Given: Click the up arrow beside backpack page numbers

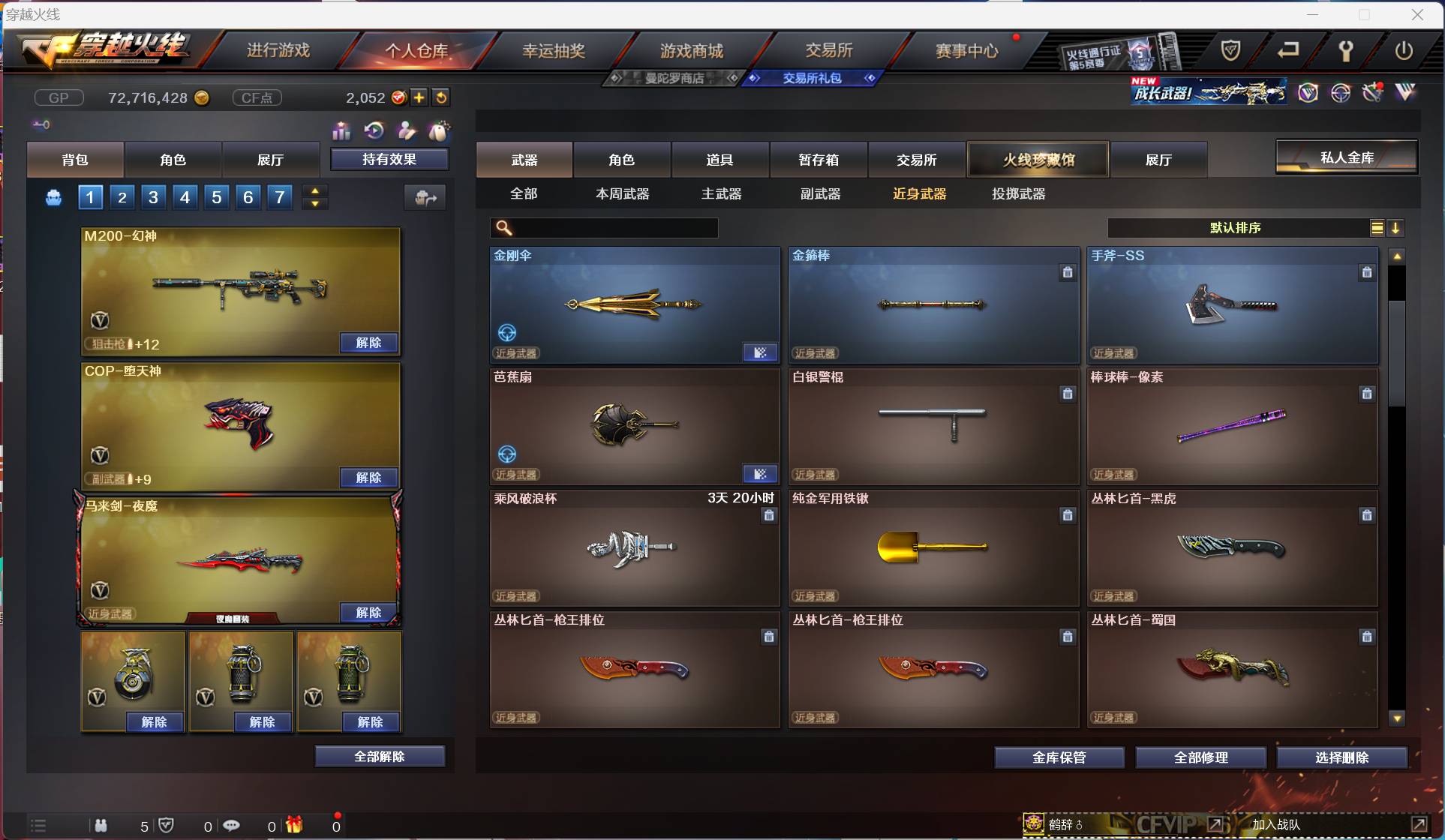Looking at the screenshot, I should [315, 190].
